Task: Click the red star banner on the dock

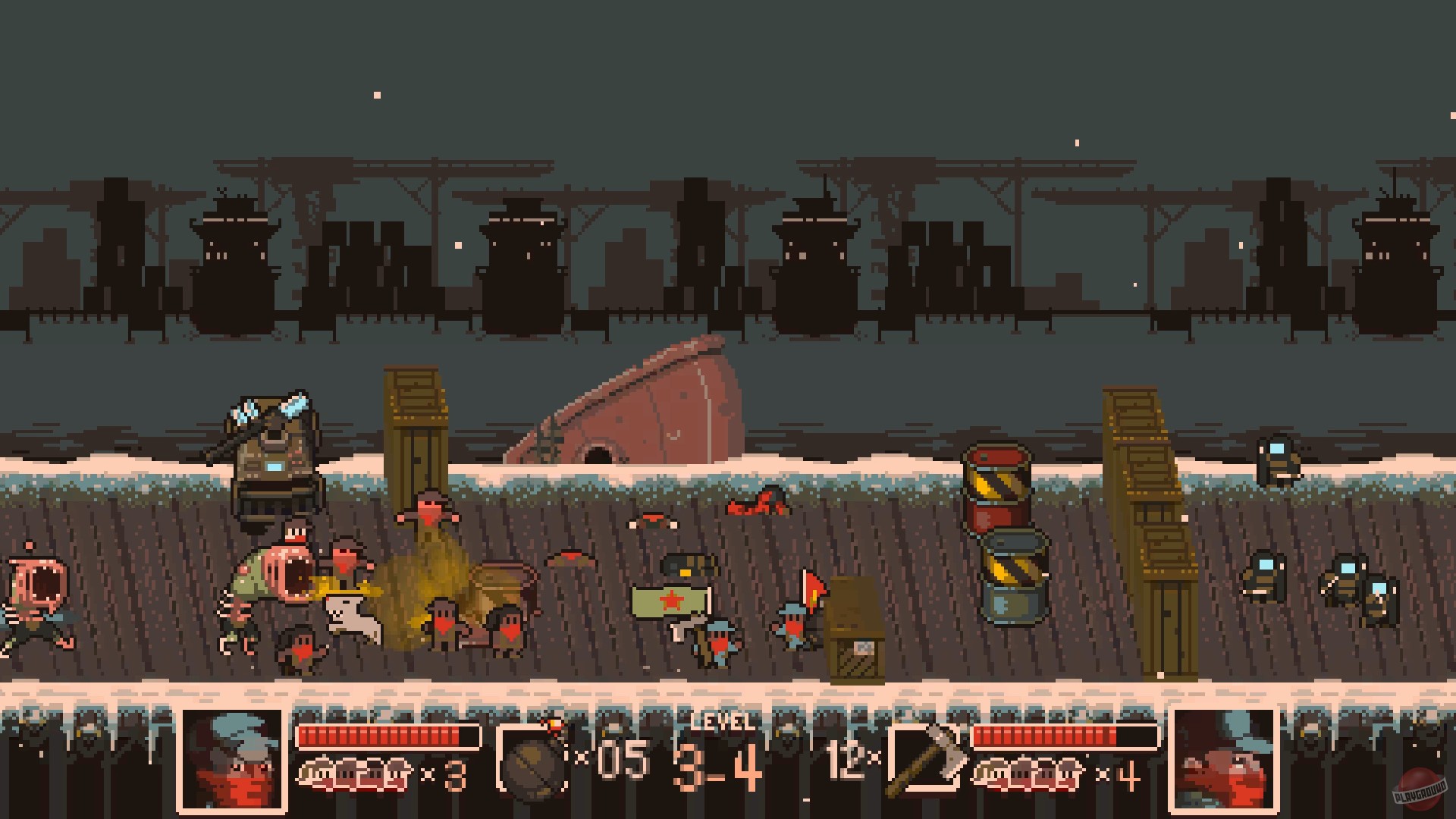Action: click(x=671, y=599)
